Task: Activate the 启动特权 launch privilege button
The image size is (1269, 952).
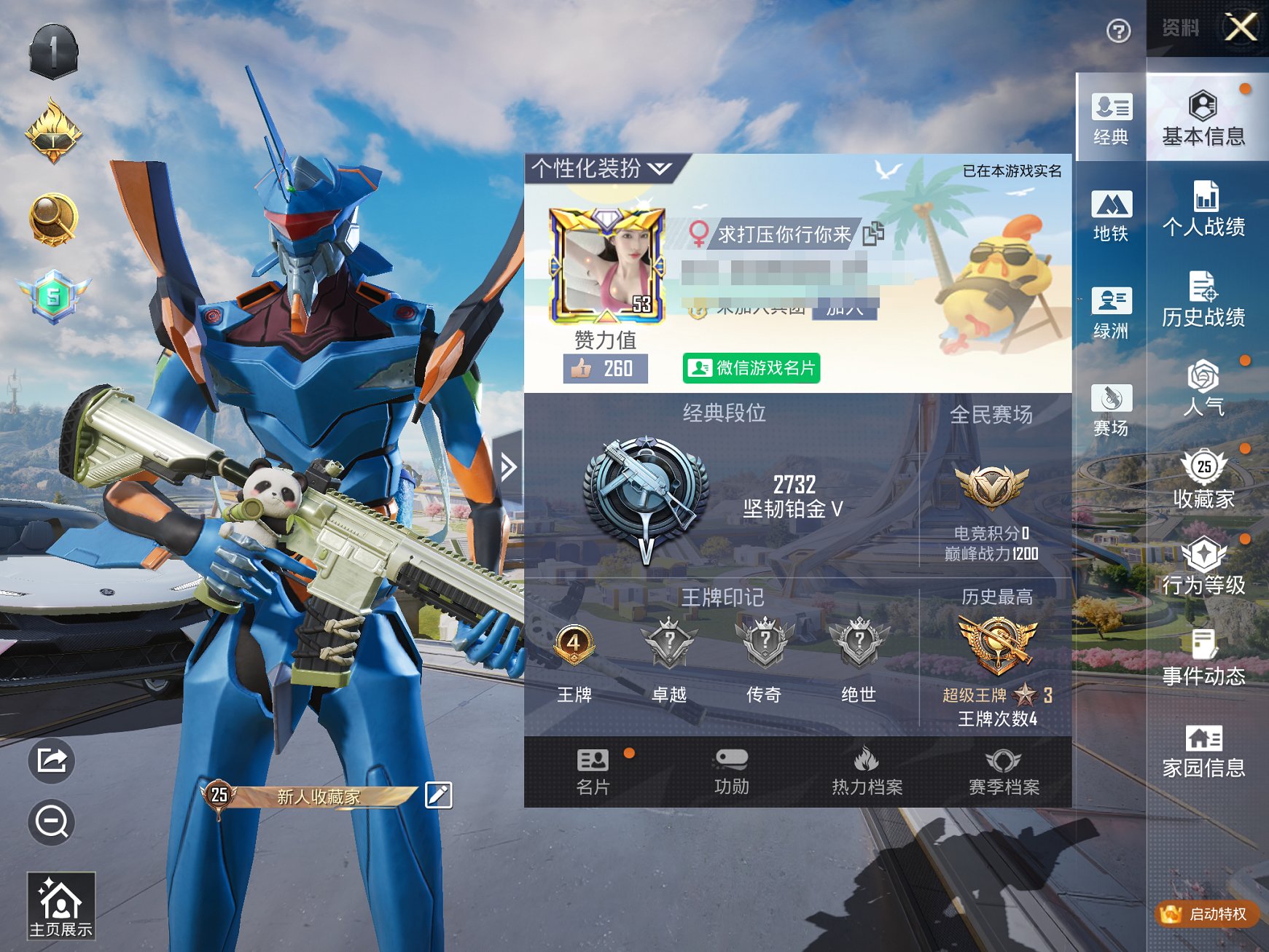Action: (1208, 913)
